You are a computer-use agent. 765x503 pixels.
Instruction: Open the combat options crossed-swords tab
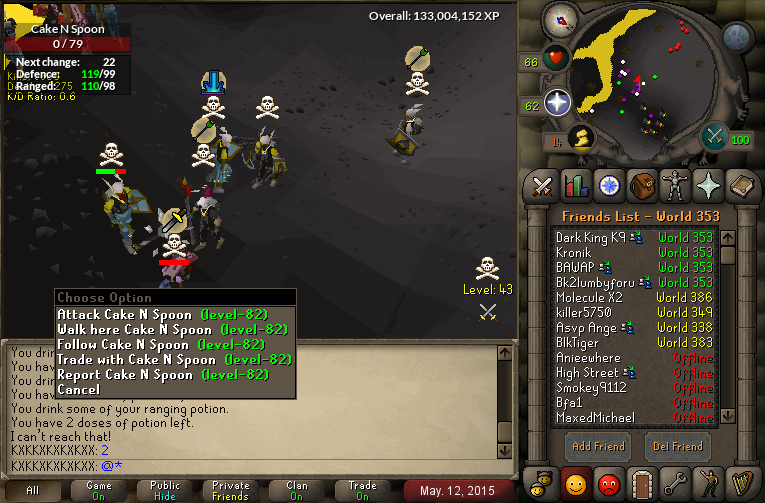[543, 186]
